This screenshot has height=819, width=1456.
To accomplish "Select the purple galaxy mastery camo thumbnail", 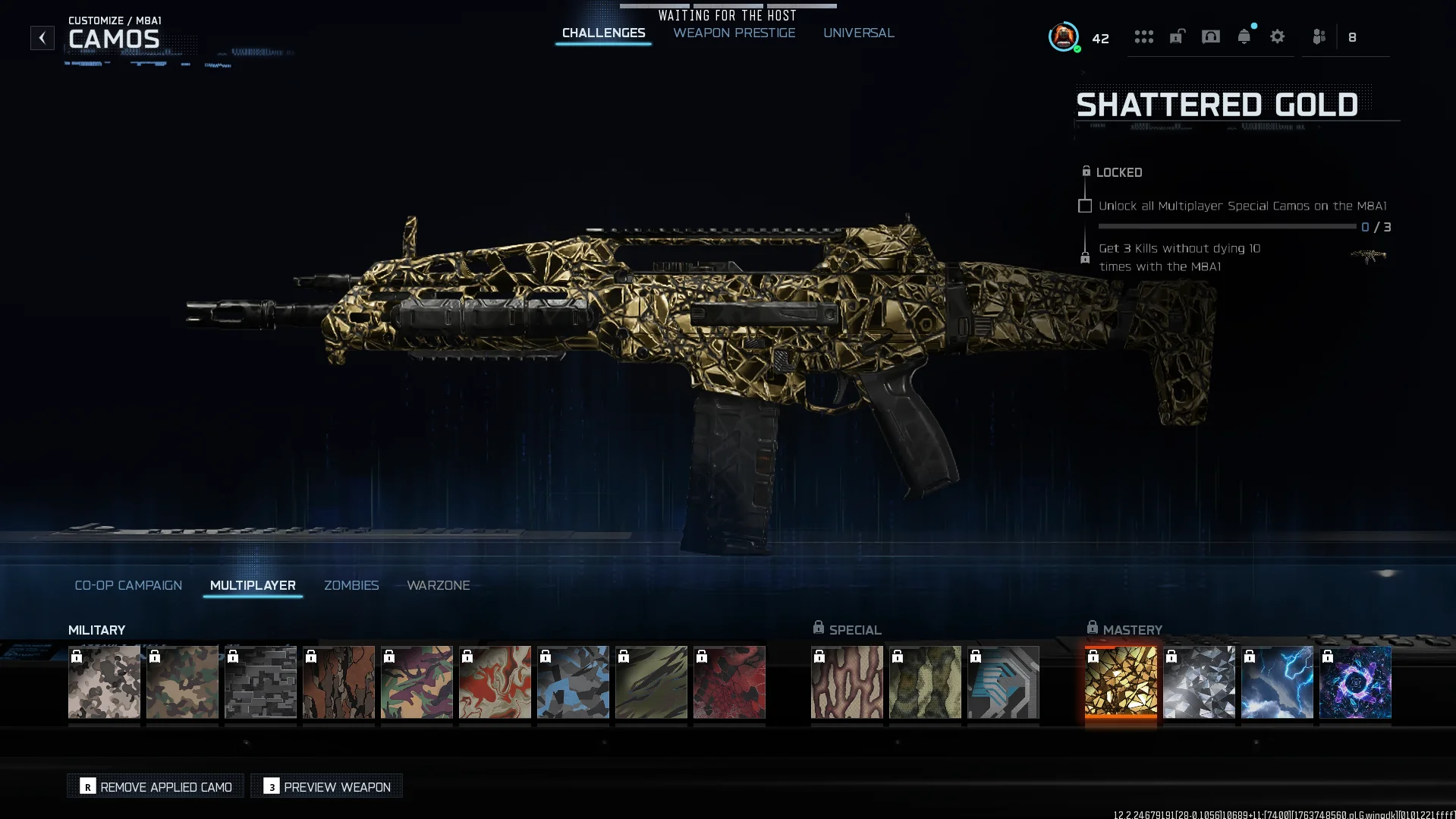I will [x=1354, y=682].
